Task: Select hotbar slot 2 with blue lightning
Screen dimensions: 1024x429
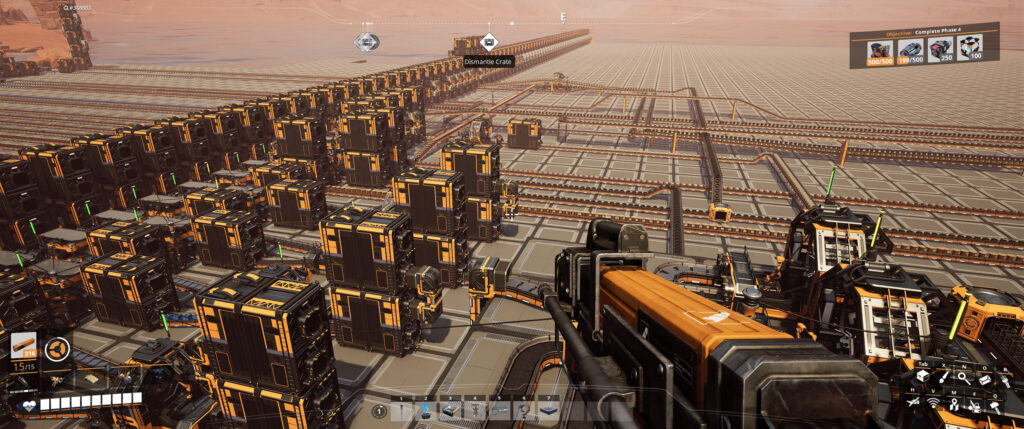Action: [x=426, y=410]
